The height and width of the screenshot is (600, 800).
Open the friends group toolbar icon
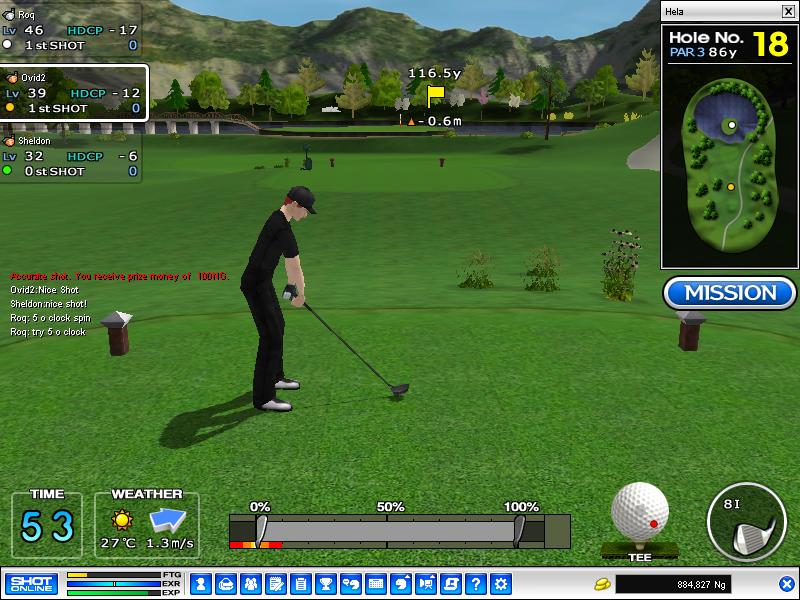[x=250, y=583]
